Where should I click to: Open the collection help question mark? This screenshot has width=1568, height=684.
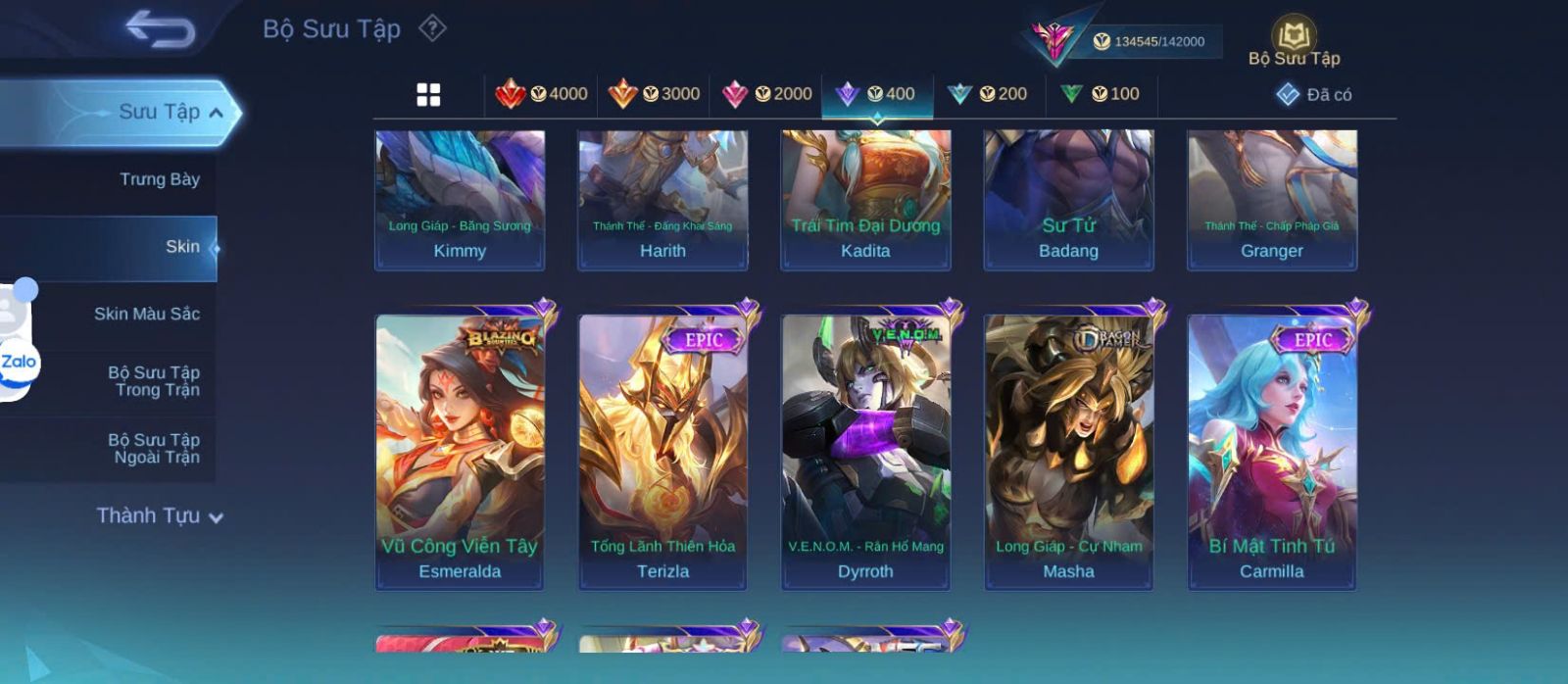432,28
